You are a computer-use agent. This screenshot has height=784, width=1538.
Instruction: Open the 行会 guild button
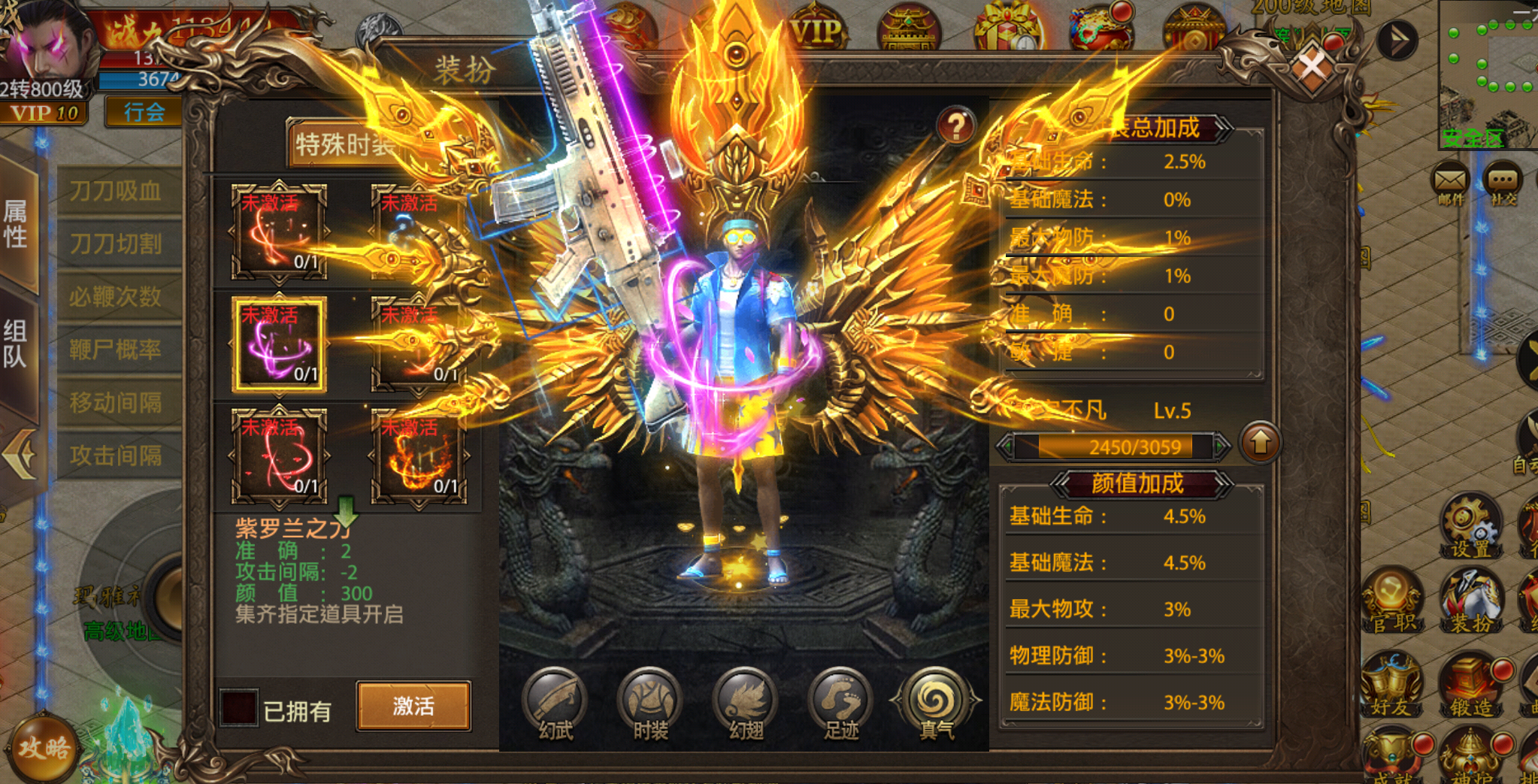(145, 113)
